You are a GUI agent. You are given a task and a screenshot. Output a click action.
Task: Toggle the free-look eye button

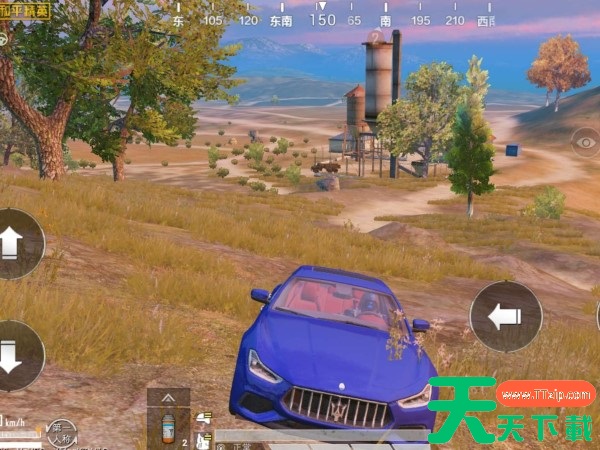587,142
